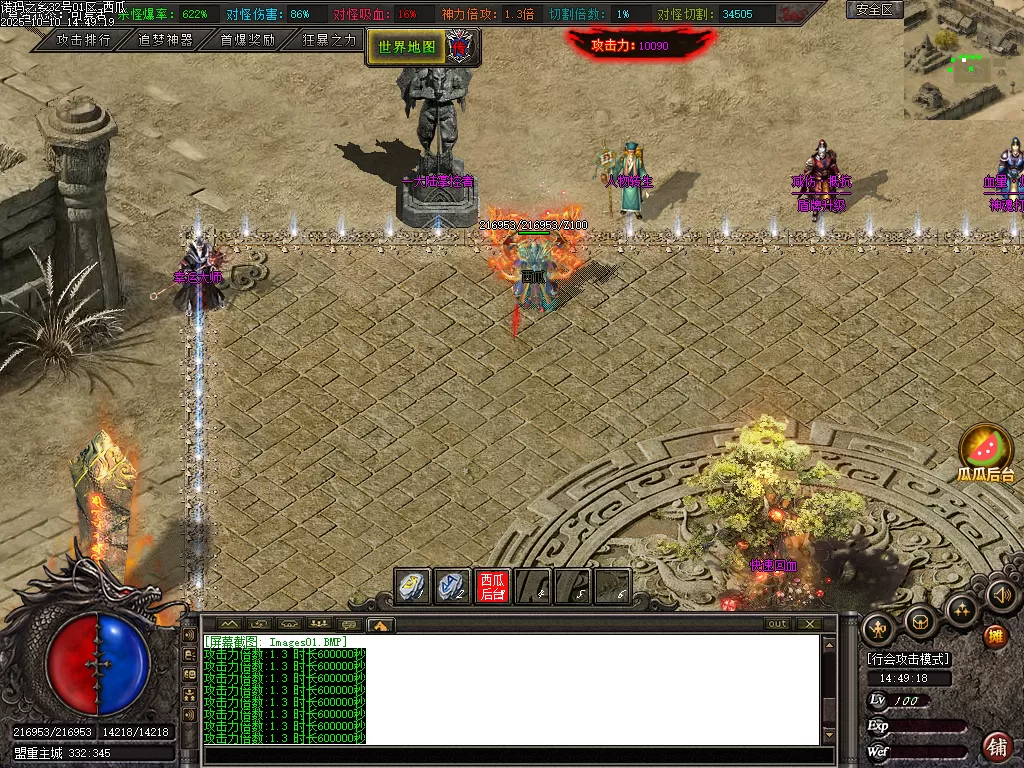Close the chat panel with X
Viewport: 1024px width, 768px height.
[808, 624]
